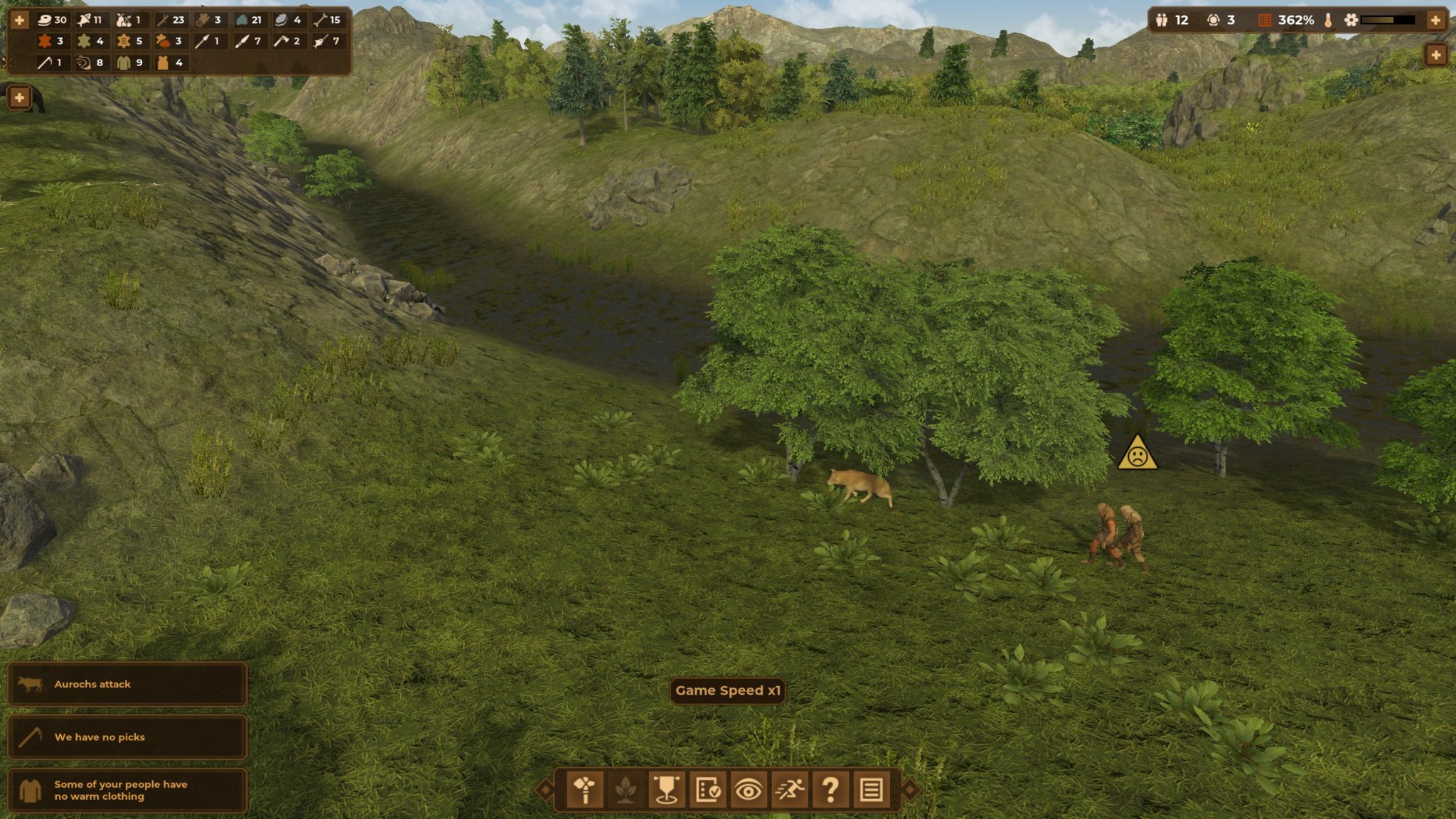1456x819 pixels.
Task: Click the running figure toolbar button
Action: [789, 789]
